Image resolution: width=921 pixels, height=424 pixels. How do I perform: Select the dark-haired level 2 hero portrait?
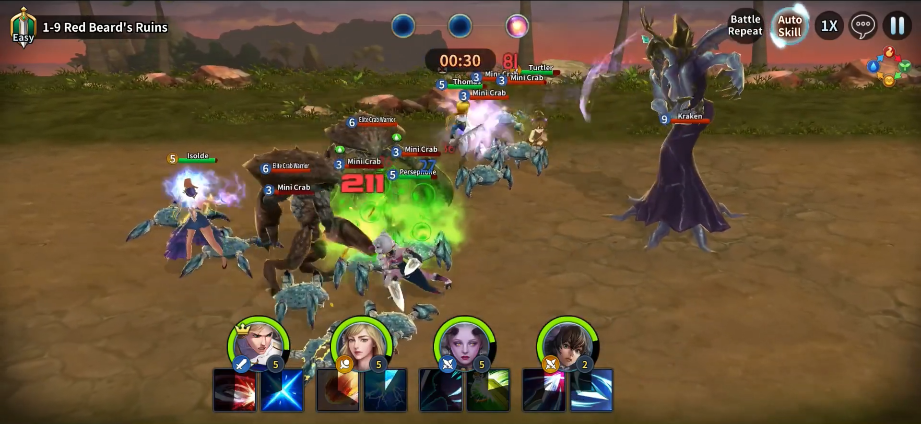pos(567,343)
